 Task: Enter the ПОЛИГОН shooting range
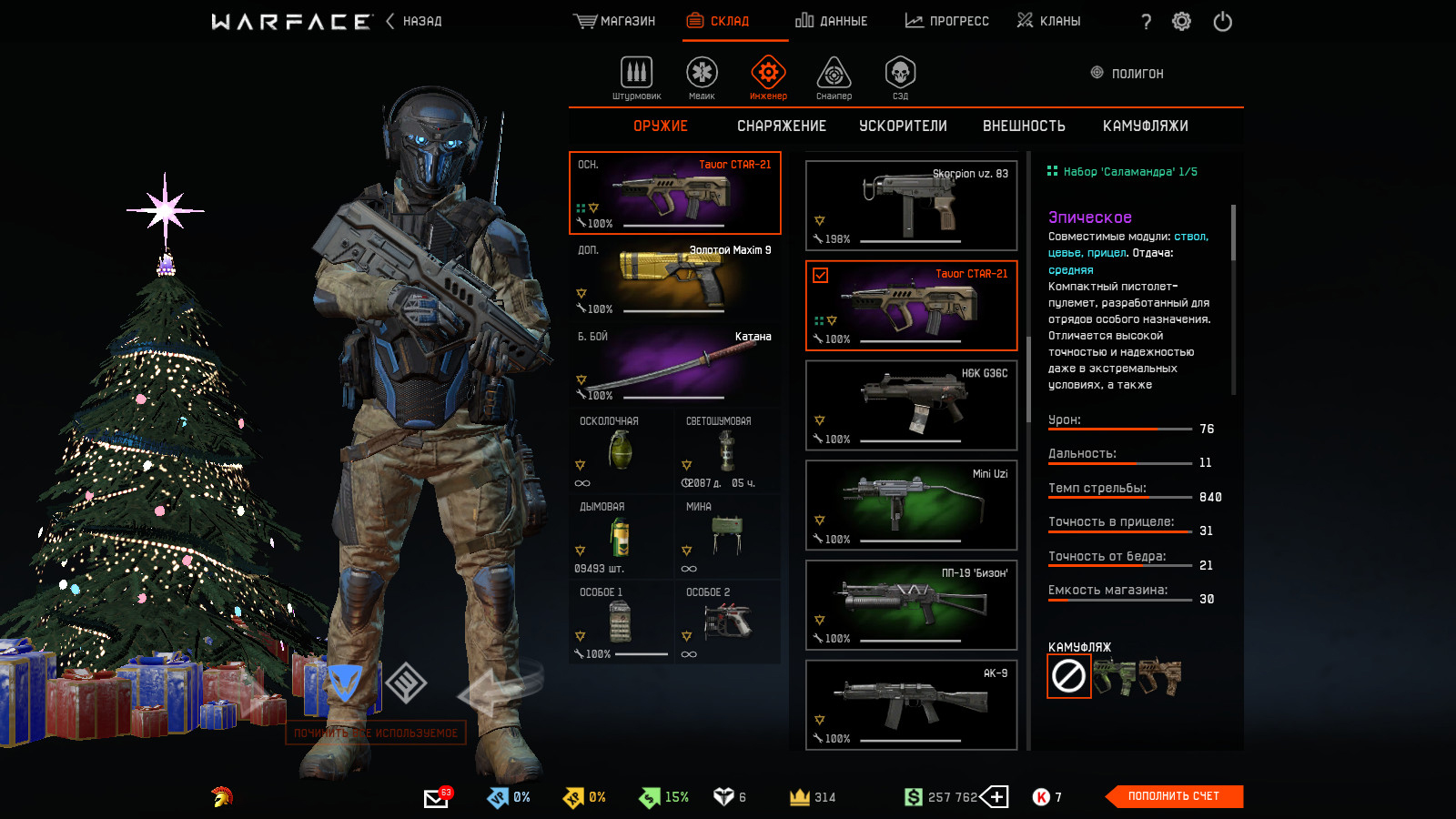1127,74
